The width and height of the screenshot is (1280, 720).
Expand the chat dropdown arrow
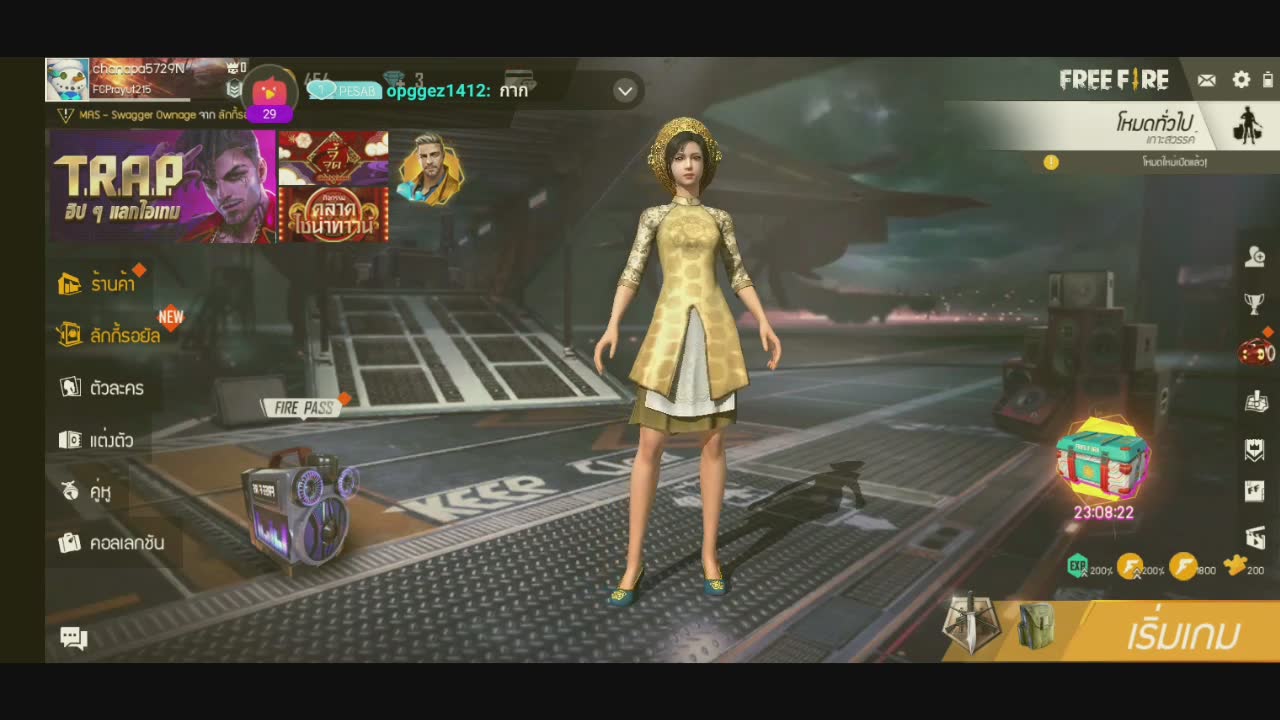point(625,91)
